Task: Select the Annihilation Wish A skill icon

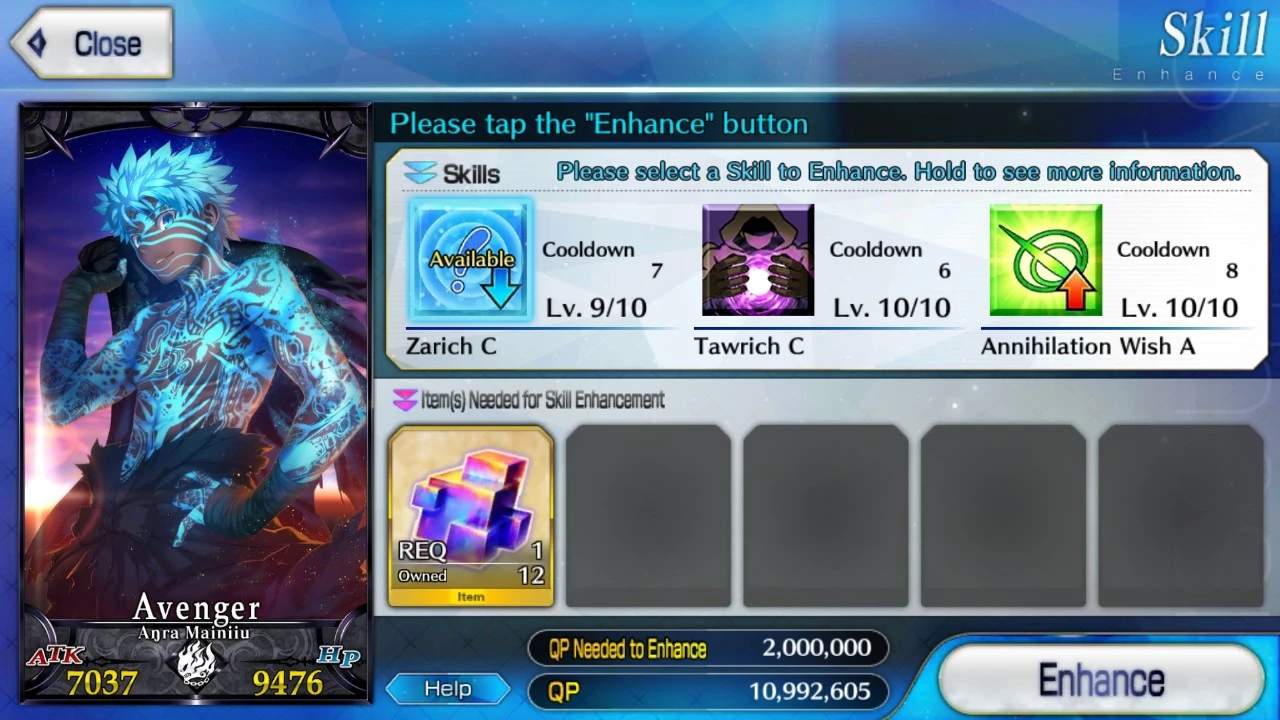Action: click(x=1045, y=259)
